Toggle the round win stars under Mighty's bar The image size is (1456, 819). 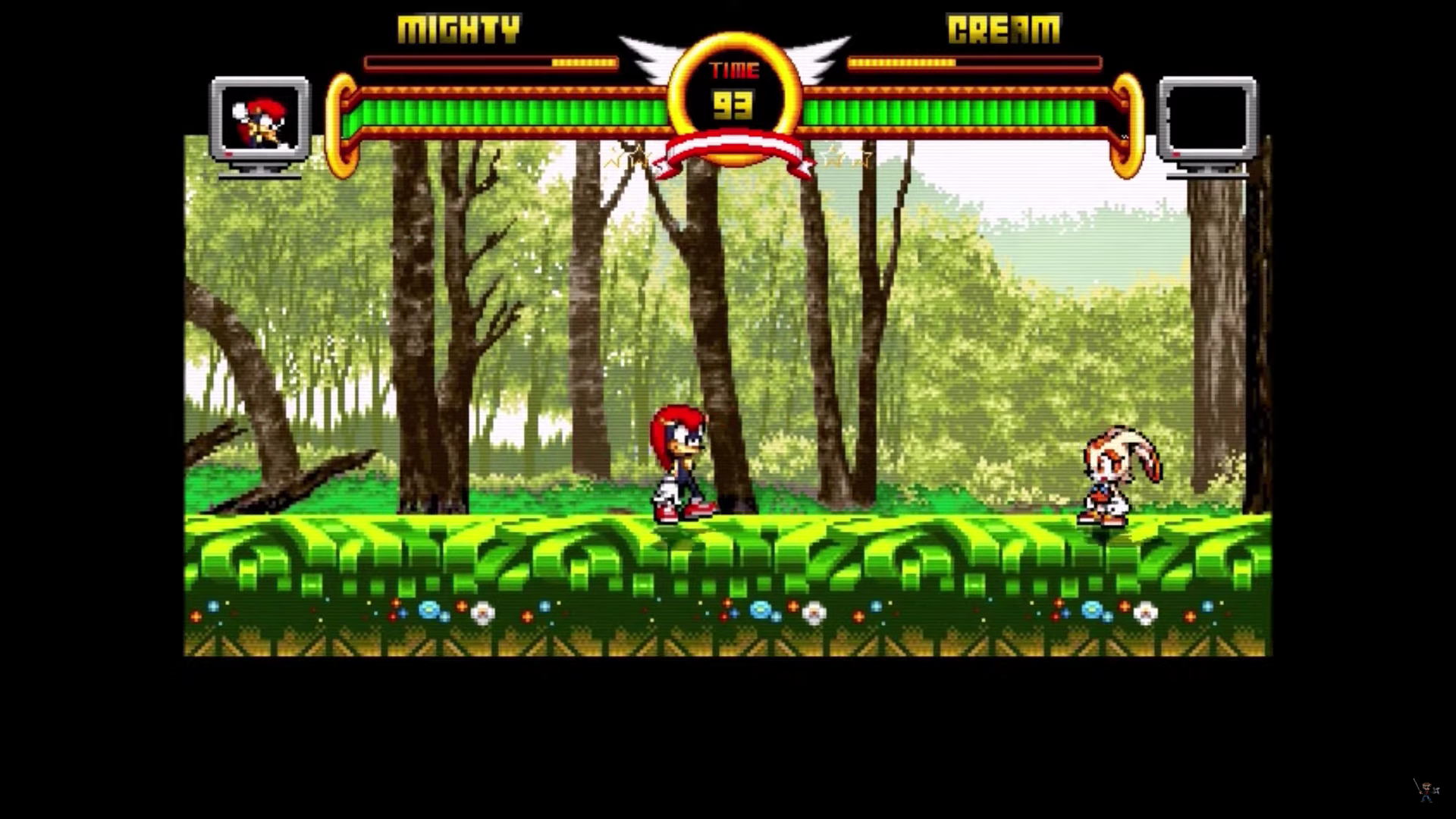coord(631,158)
